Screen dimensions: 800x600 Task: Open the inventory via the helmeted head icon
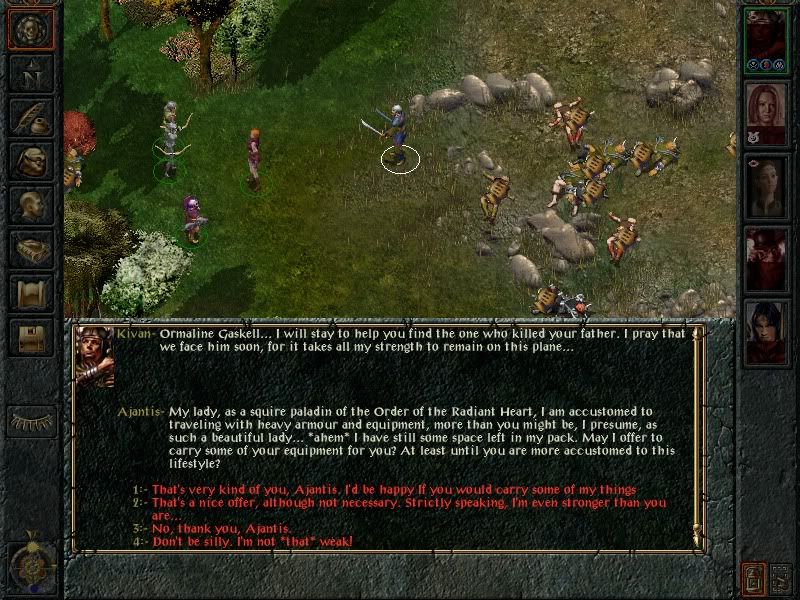[31, 162]
